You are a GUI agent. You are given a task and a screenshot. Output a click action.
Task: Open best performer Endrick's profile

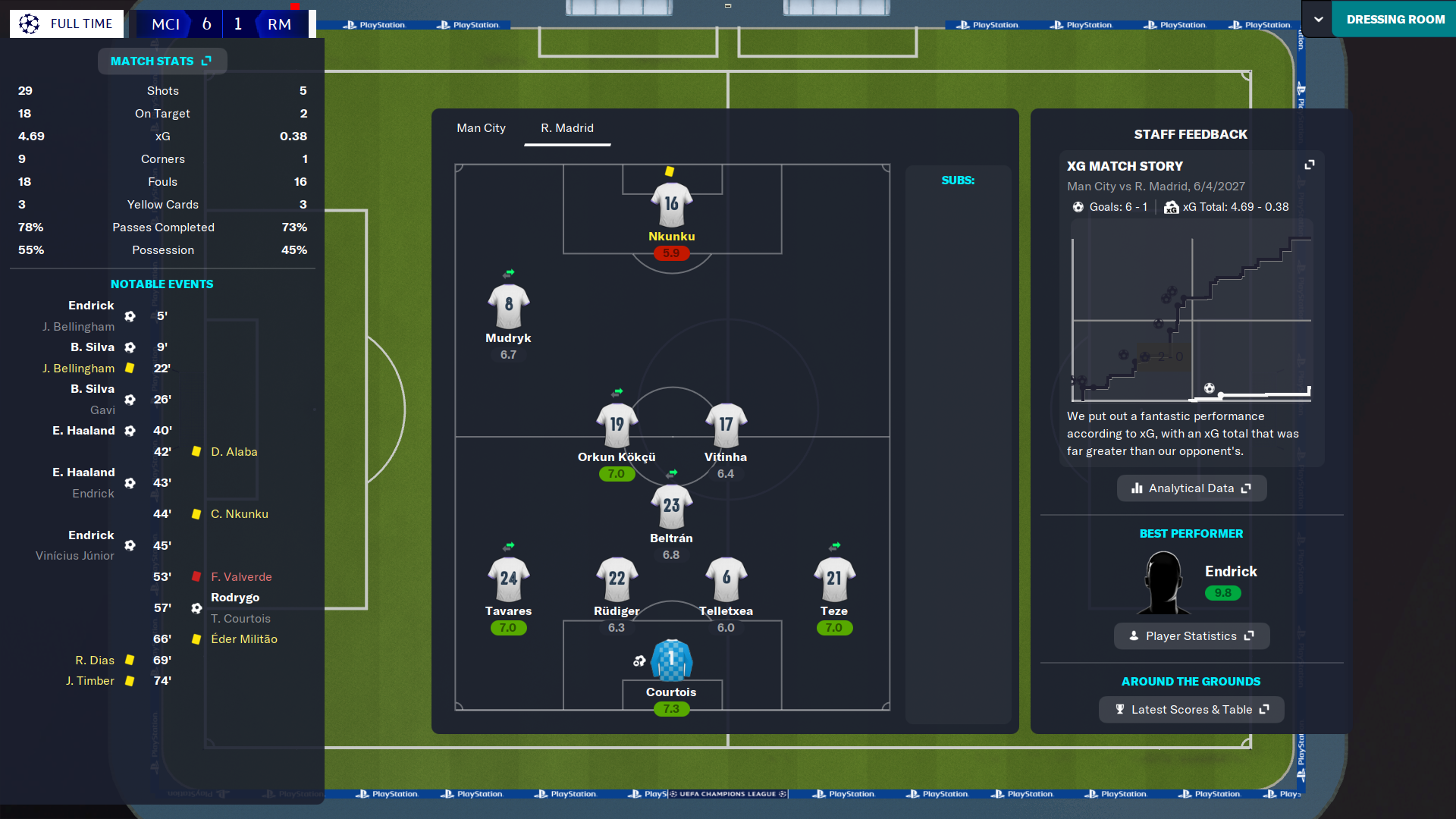1230,572
